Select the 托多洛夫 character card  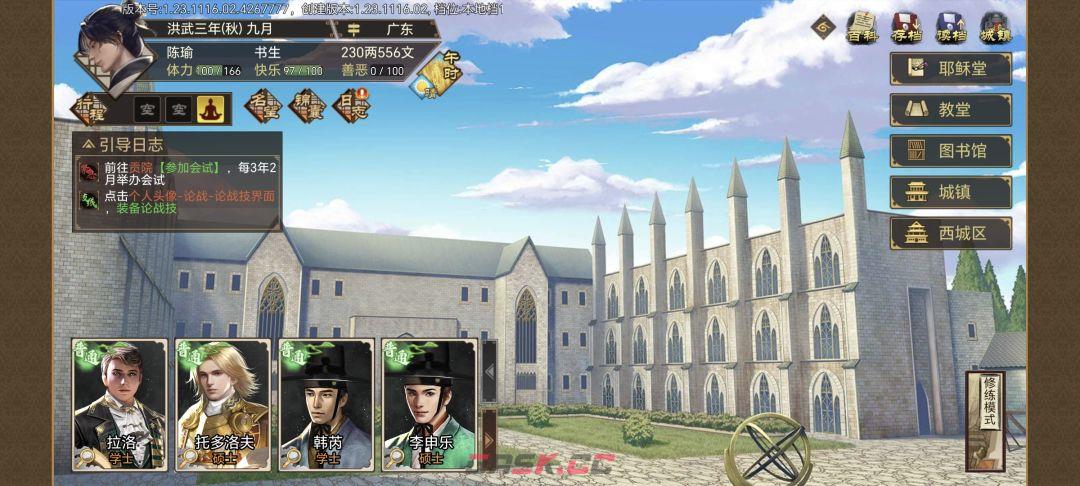point(222,405)
